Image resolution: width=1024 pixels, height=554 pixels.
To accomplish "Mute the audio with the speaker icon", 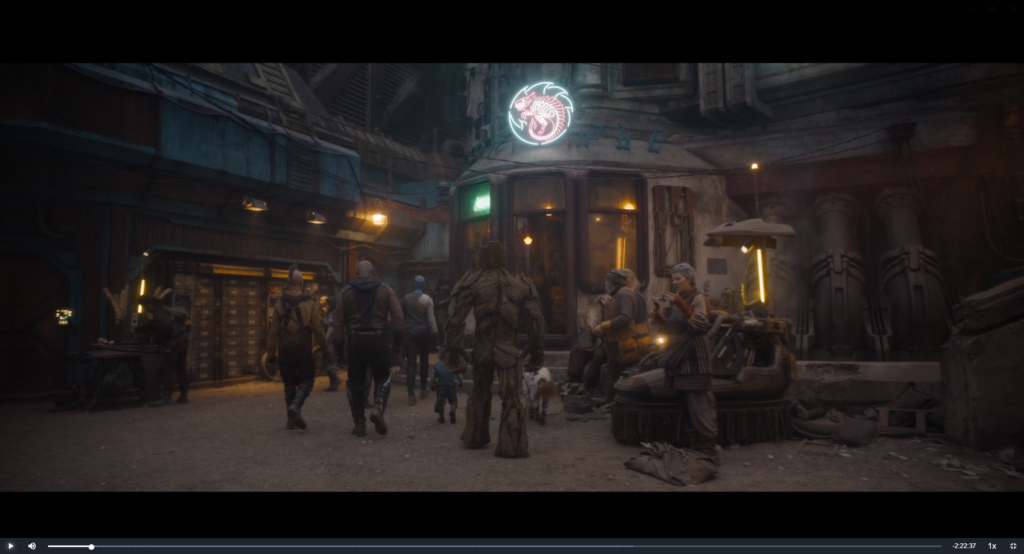I will point(31,546).
